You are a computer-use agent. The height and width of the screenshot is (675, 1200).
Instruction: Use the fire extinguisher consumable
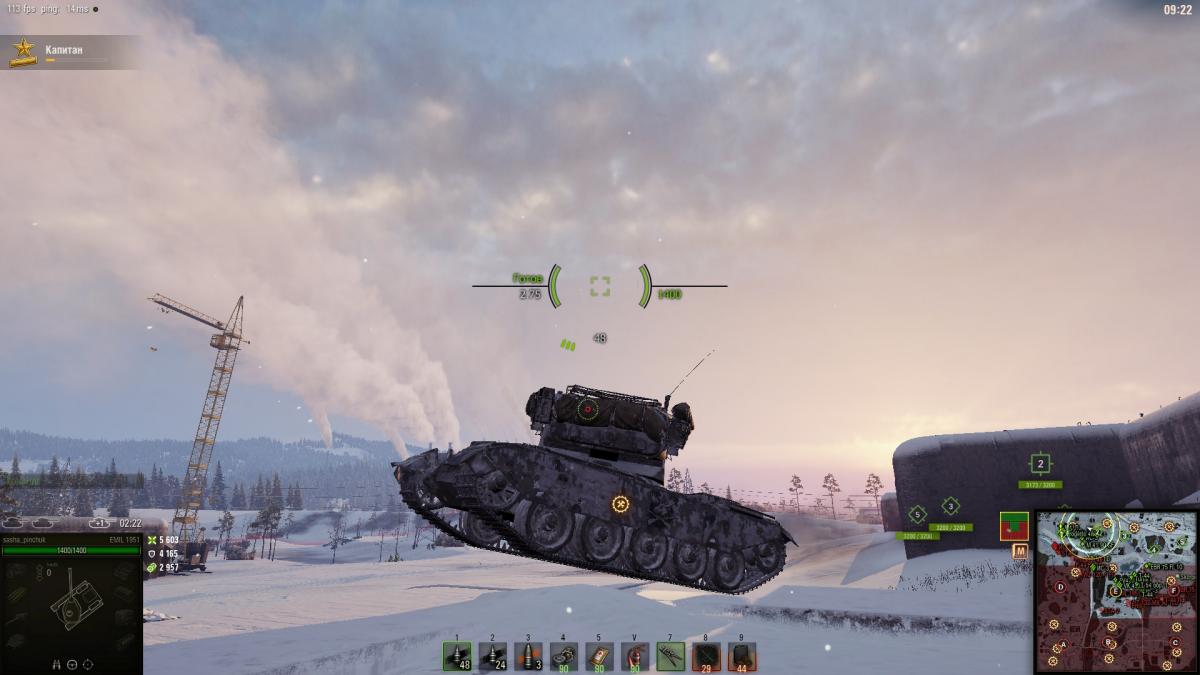coord(635,656)
